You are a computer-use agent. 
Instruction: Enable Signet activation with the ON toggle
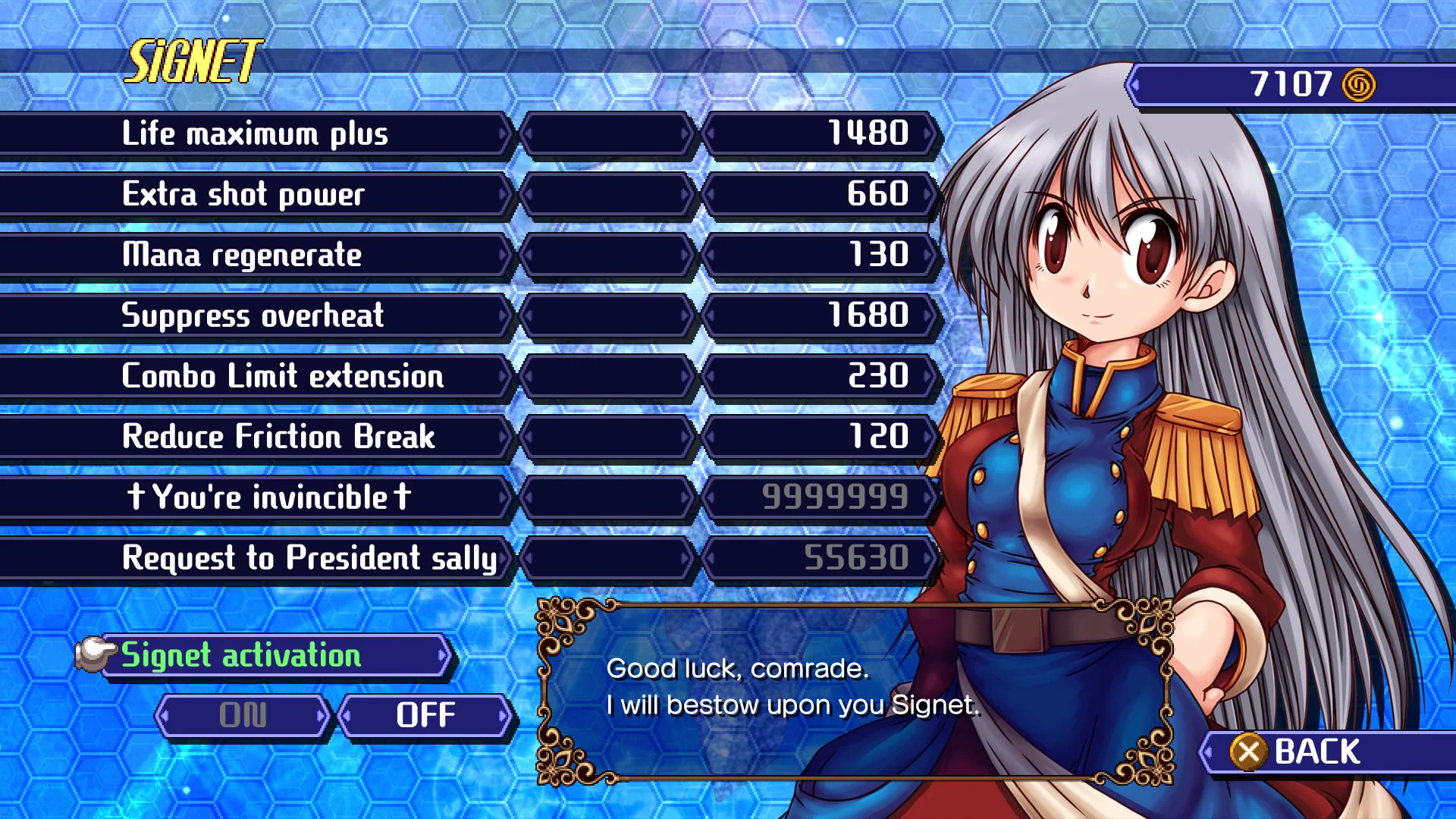[x=243, y=714]
